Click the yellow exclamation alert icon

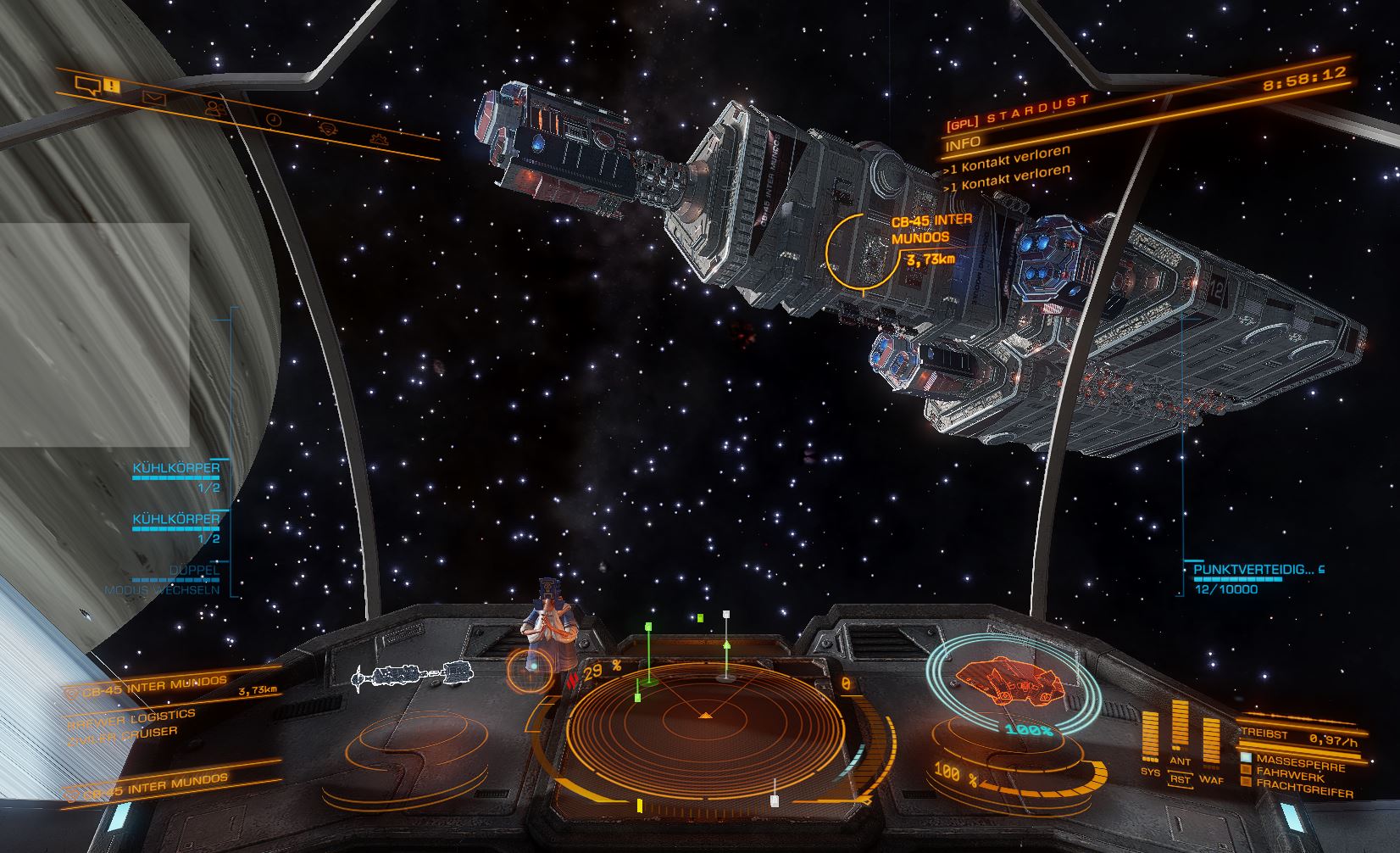[113, 86]
